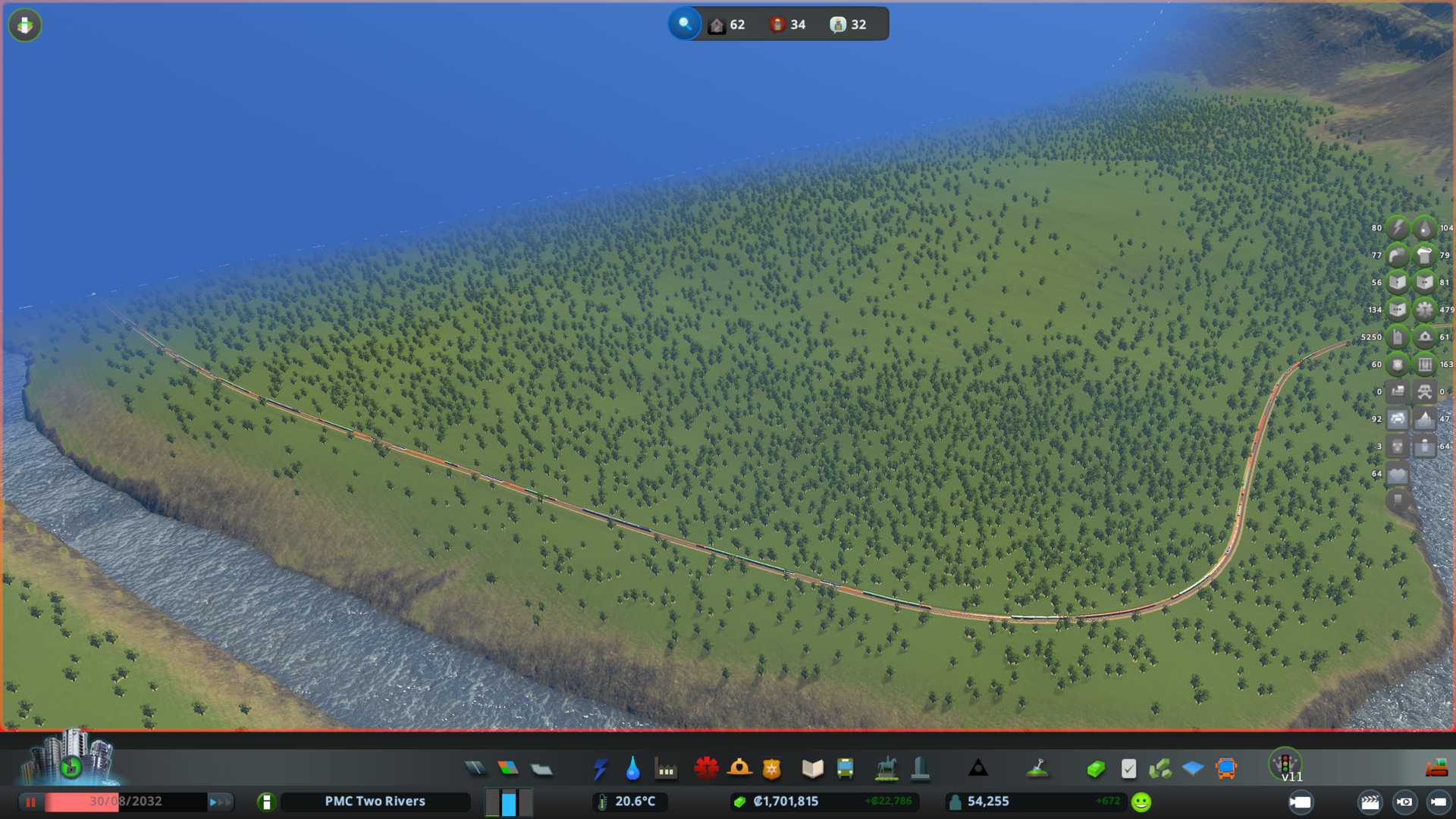Open the roads build menu
Viewport: 1456px width, 819px height.
pyautogui.click(x=475, y=769)
